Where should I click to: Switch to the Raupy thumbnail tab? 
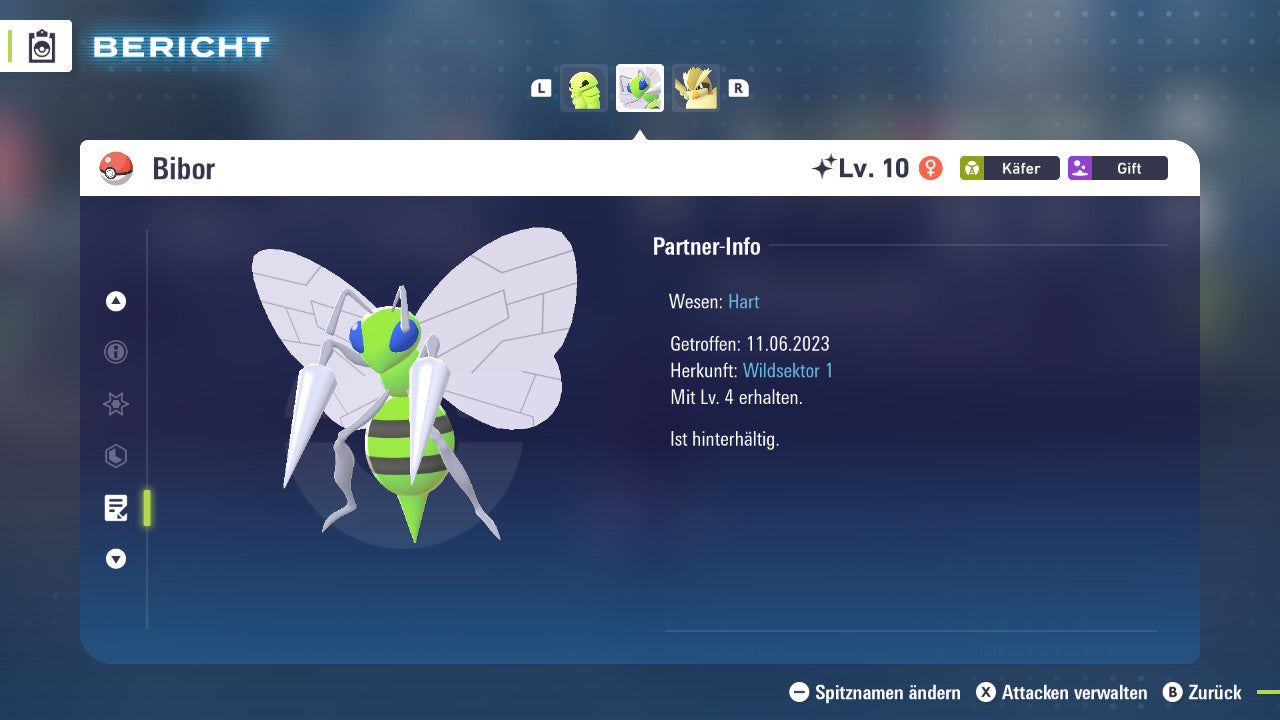584,88
